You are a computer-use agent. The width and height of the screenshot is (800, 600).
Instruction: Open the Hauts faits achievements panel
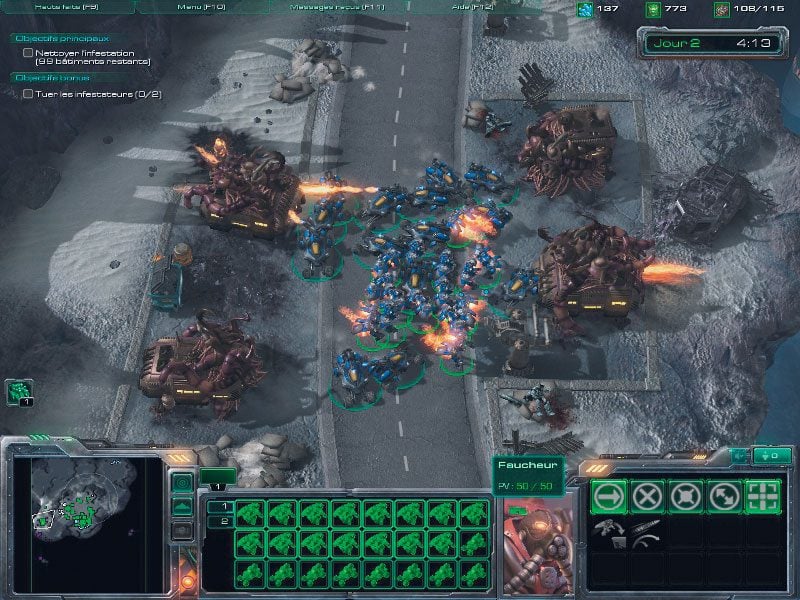(x=70, y=6)
